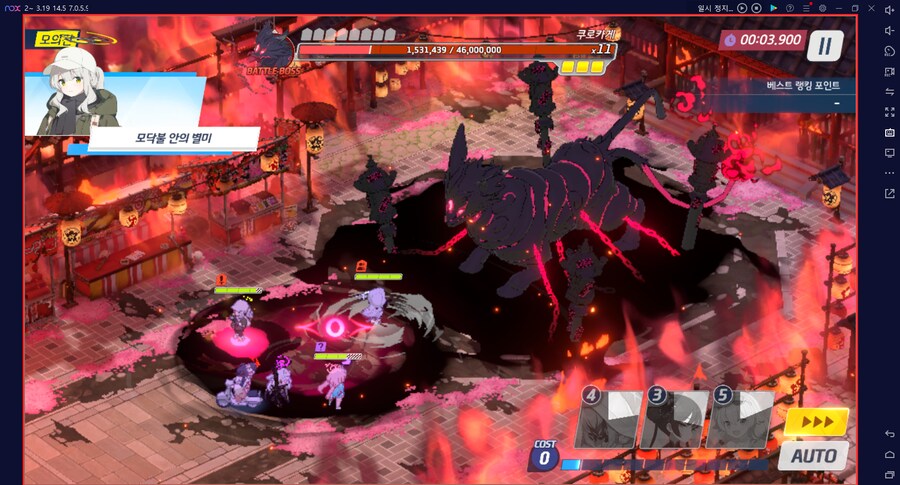This screenshot has width=900, height=485.
Task: Tap the Android back arrow in the sidebar
Action: [890, 433]
